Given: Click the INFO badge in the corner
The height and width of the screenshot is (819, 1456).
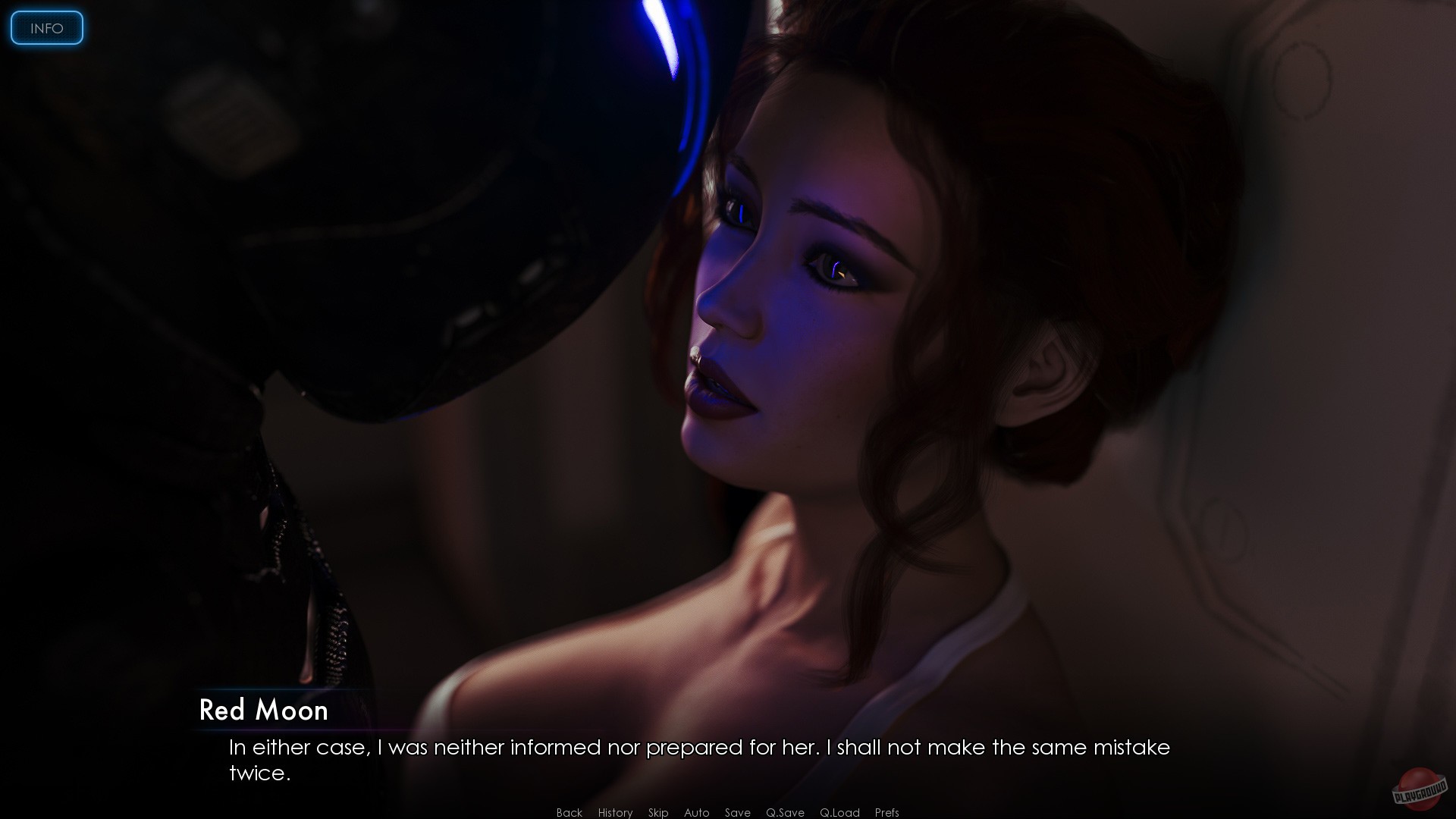Looking at the screenshot, I should click(x=45, y=27).
